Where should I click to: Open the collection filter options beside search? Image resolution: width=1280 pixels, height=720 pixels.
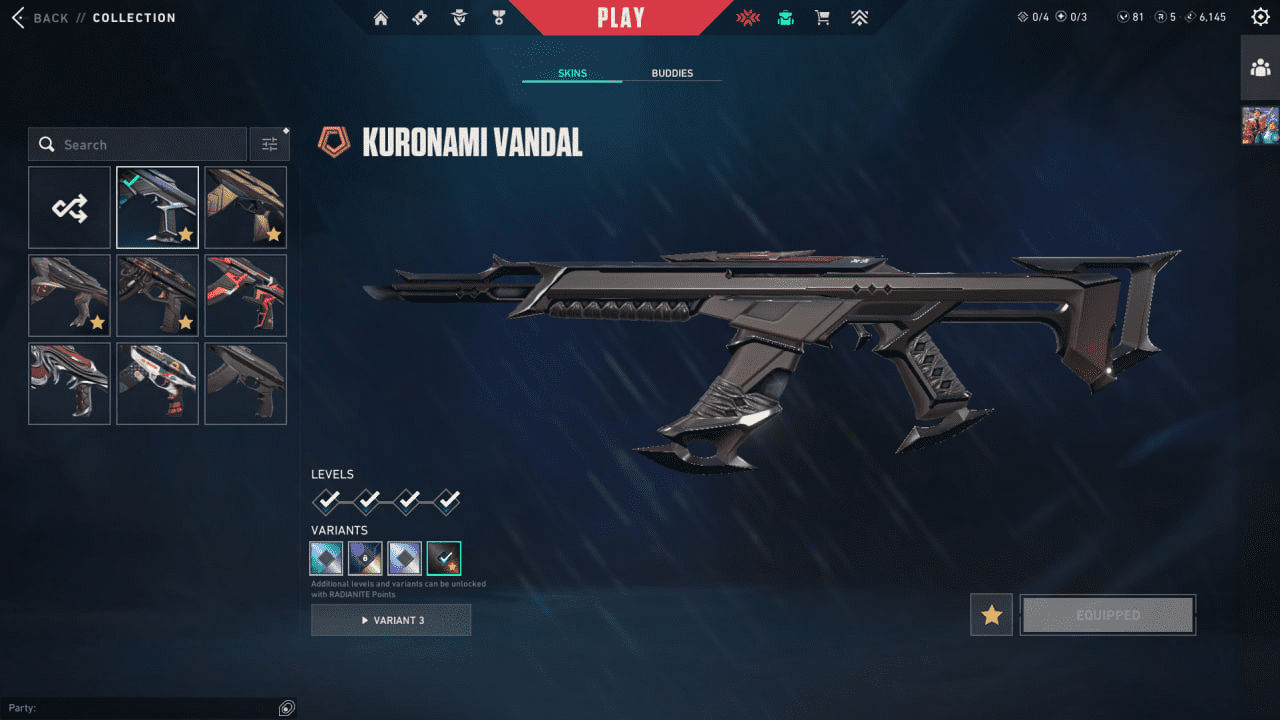pyautogui.click(x=269, y=144)
